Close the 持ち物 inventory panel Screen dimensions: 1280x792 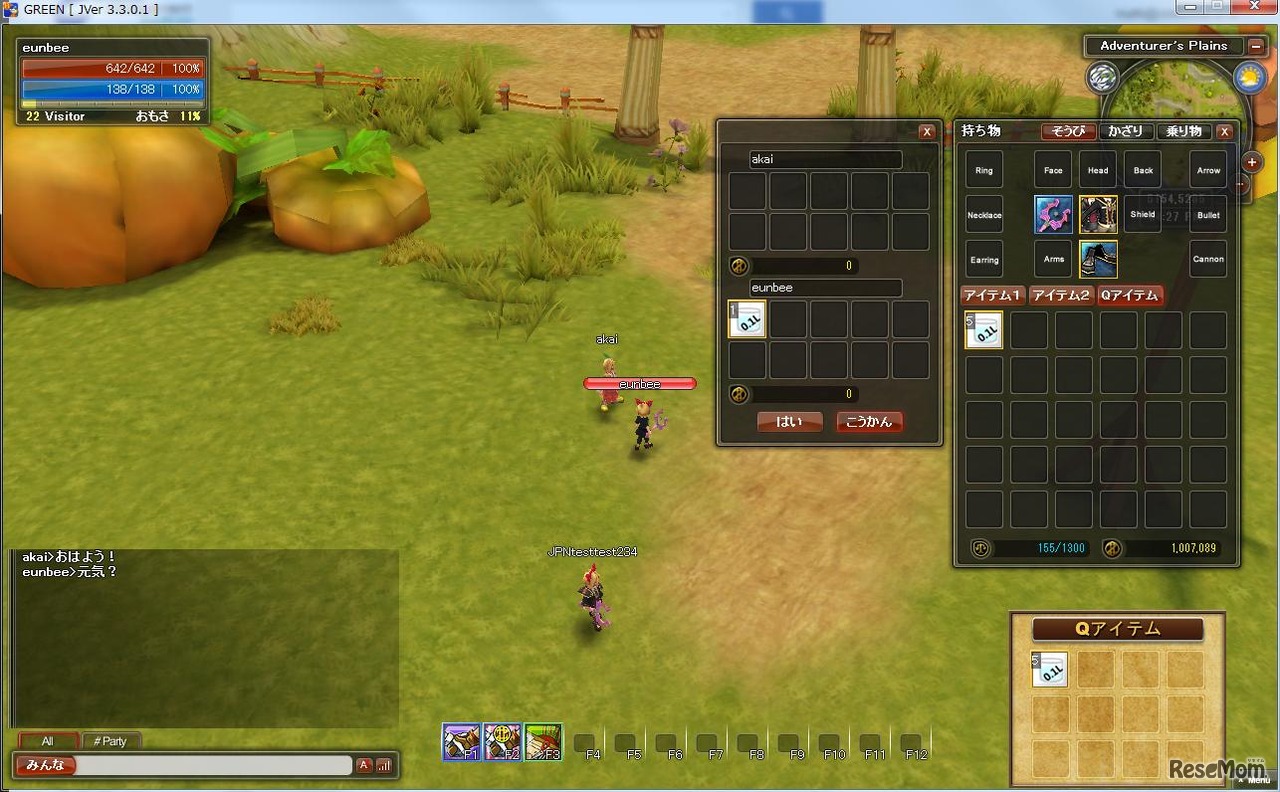(1224, 131)
